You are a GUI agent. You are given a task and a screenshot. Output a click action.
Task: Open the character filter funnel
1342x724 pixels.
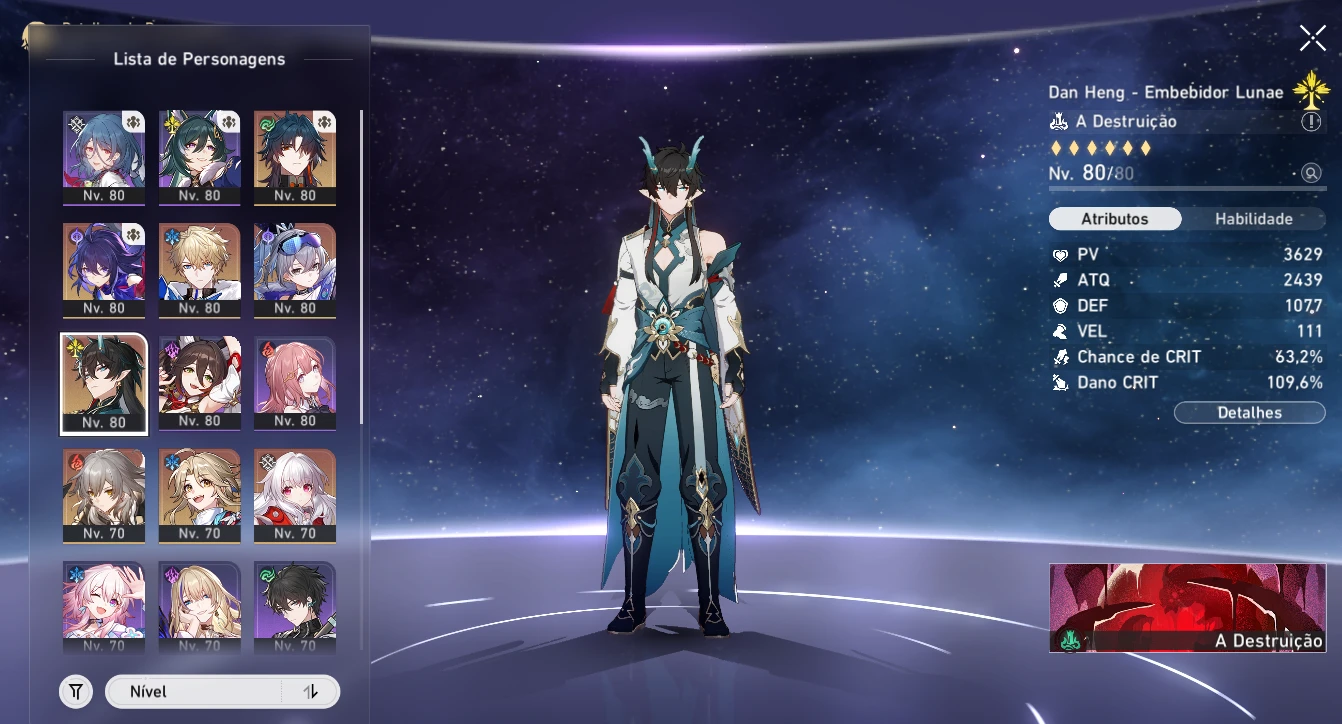pos(76,691)
